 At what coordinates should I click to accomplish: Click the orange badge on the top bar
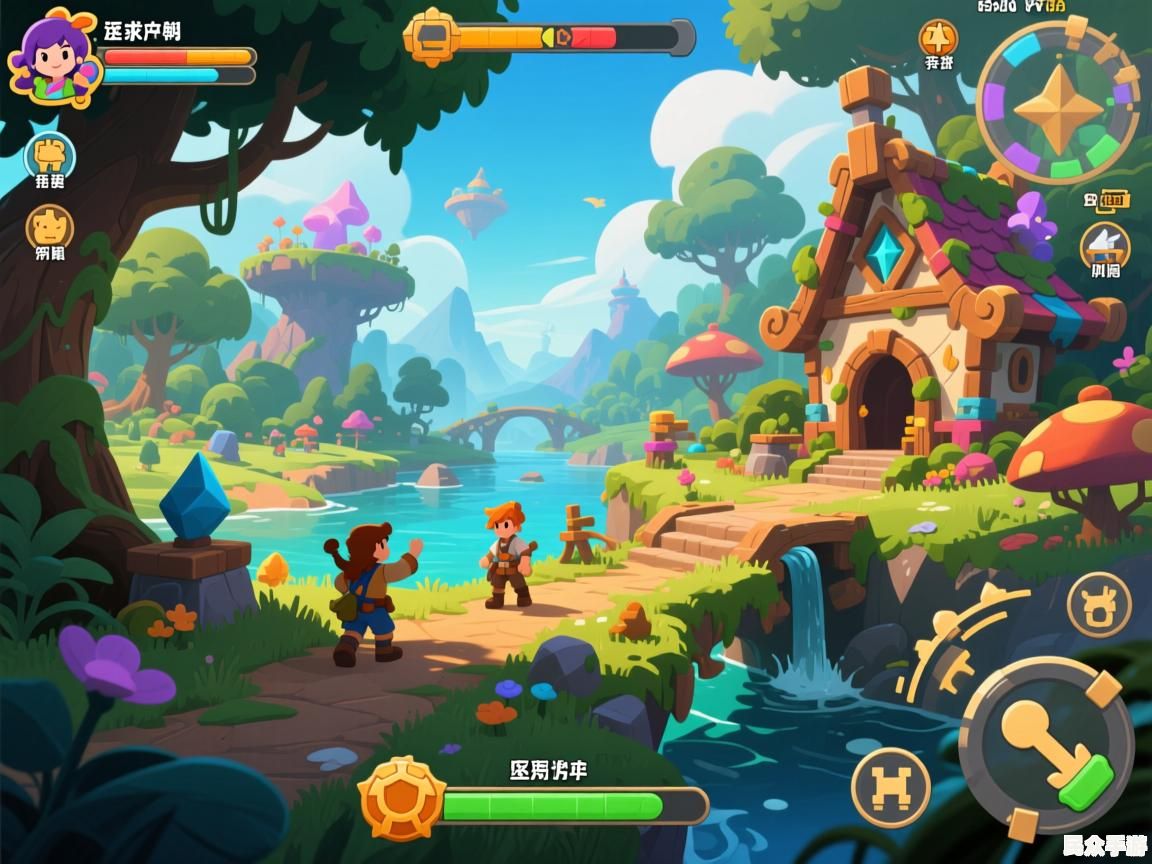[x=431, y=37]
